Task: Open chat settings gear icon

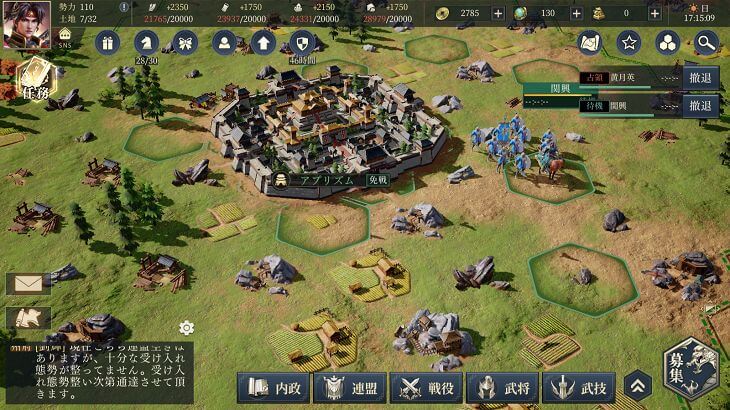Action: point(186,327)
